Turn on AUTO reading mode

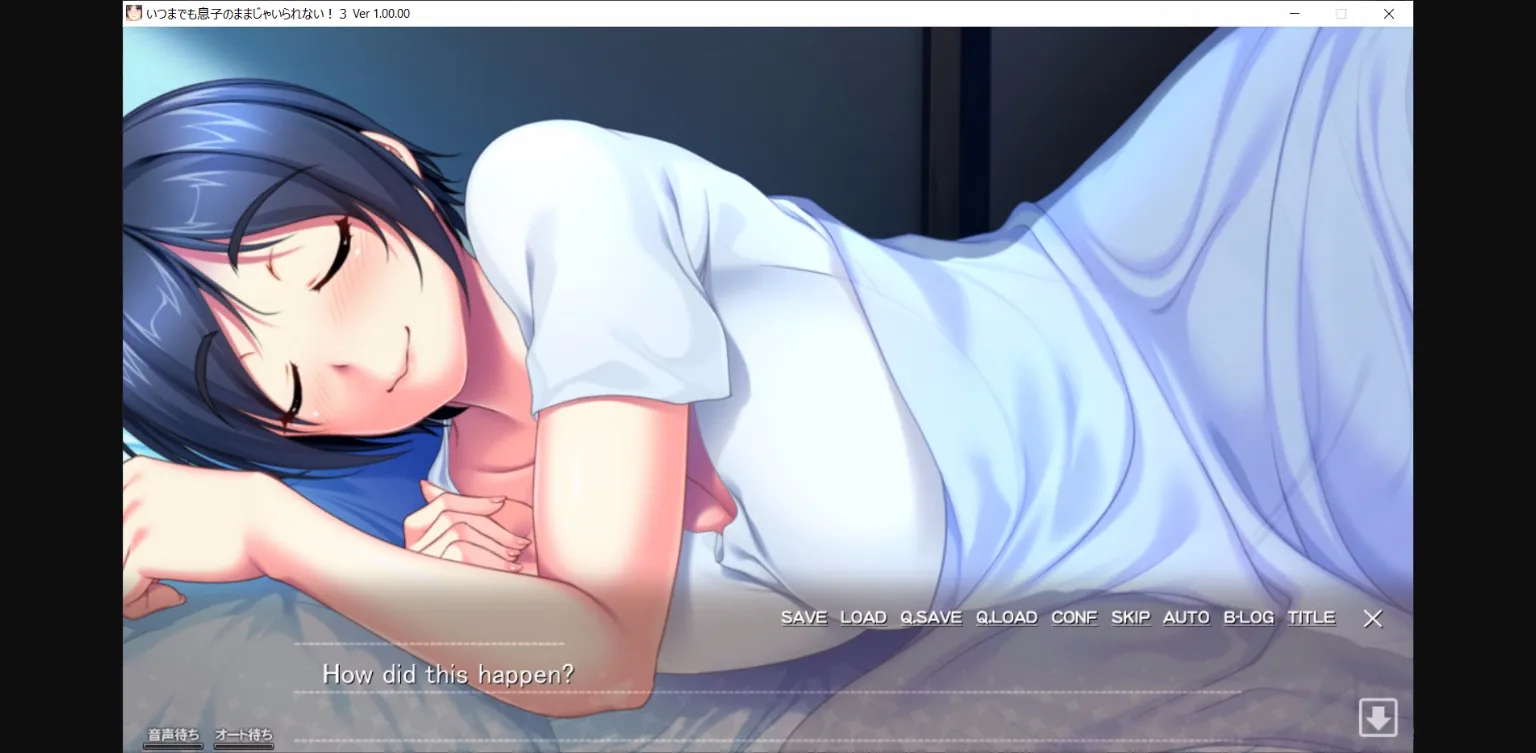(1185, 617)
